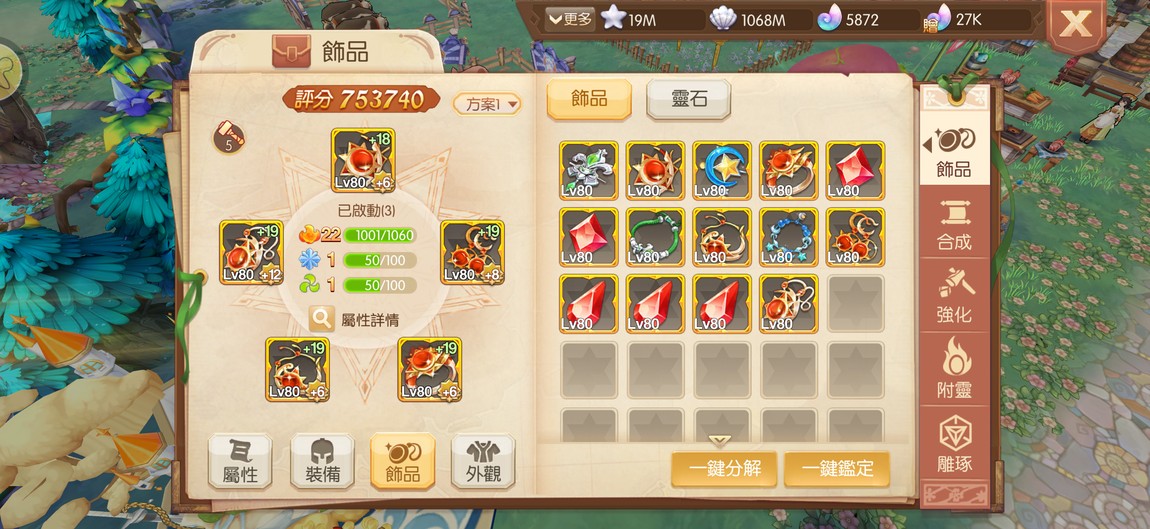Select the equipped accessory marked +8
1150x529 pixels.
[472, 252]
